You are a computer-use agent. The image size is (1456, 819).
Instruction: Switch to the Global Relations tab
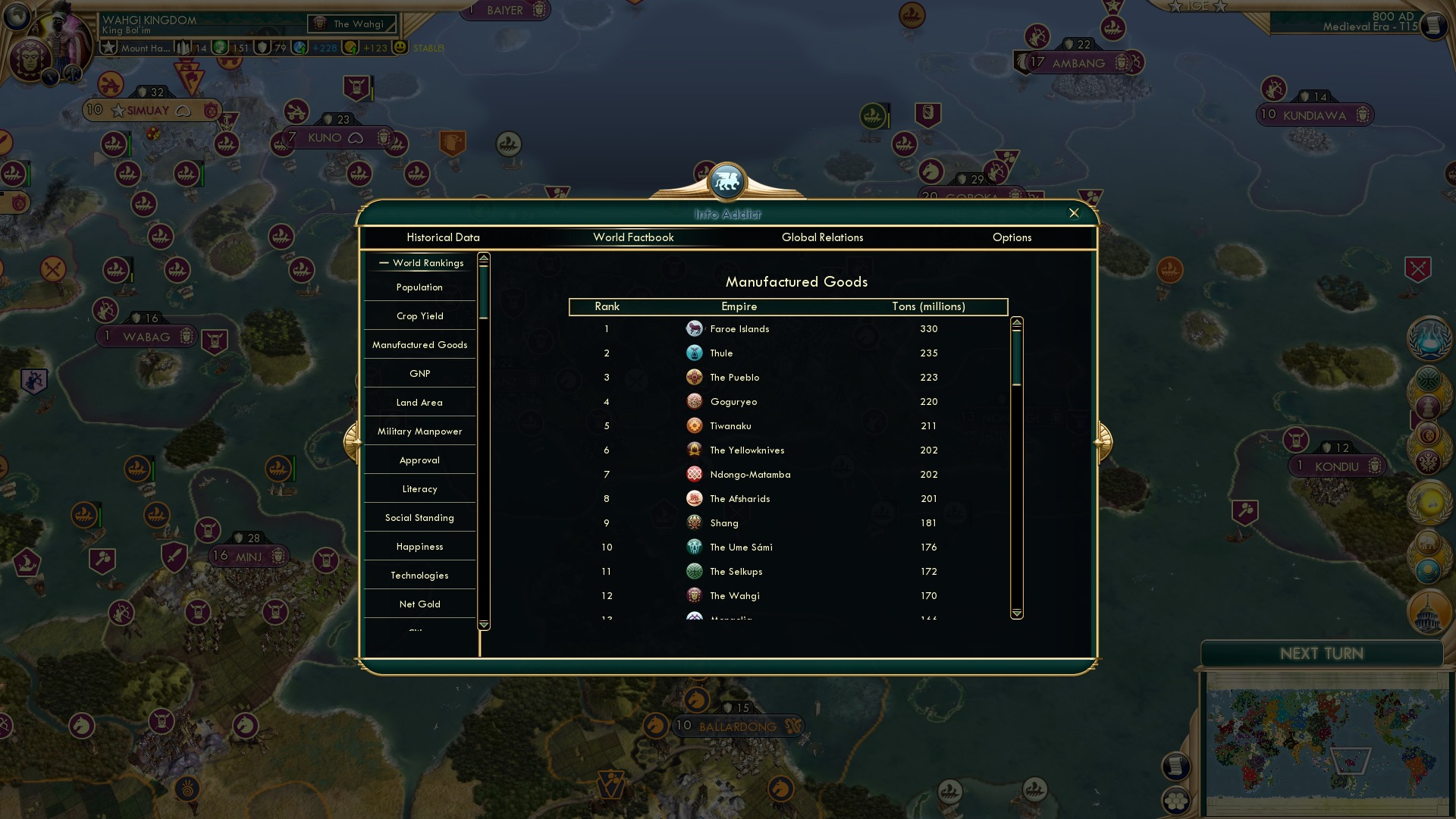[x=824, y=237]
